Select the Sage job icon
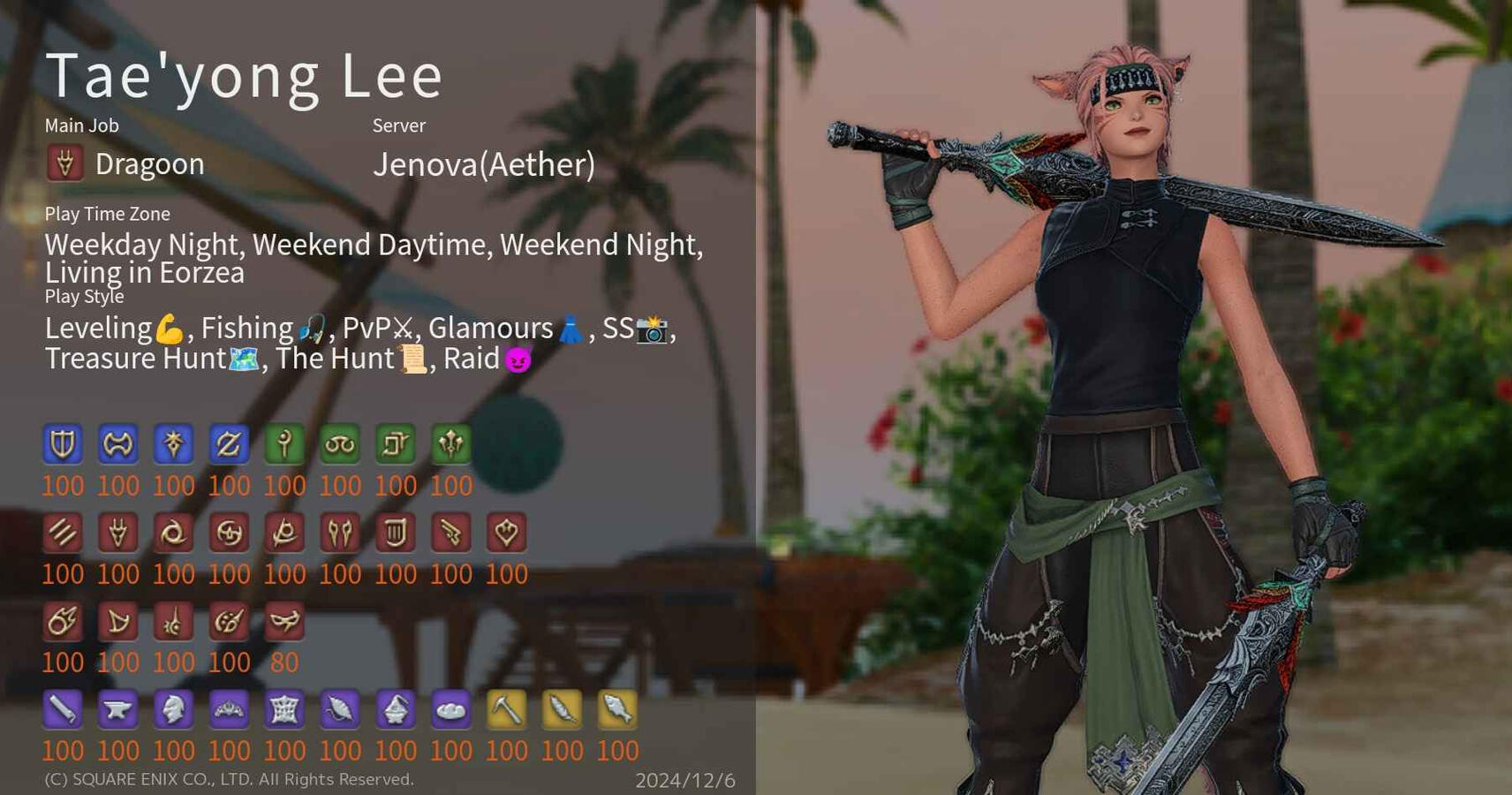This screenshot has height=795, width=1512. pos(452,444)
